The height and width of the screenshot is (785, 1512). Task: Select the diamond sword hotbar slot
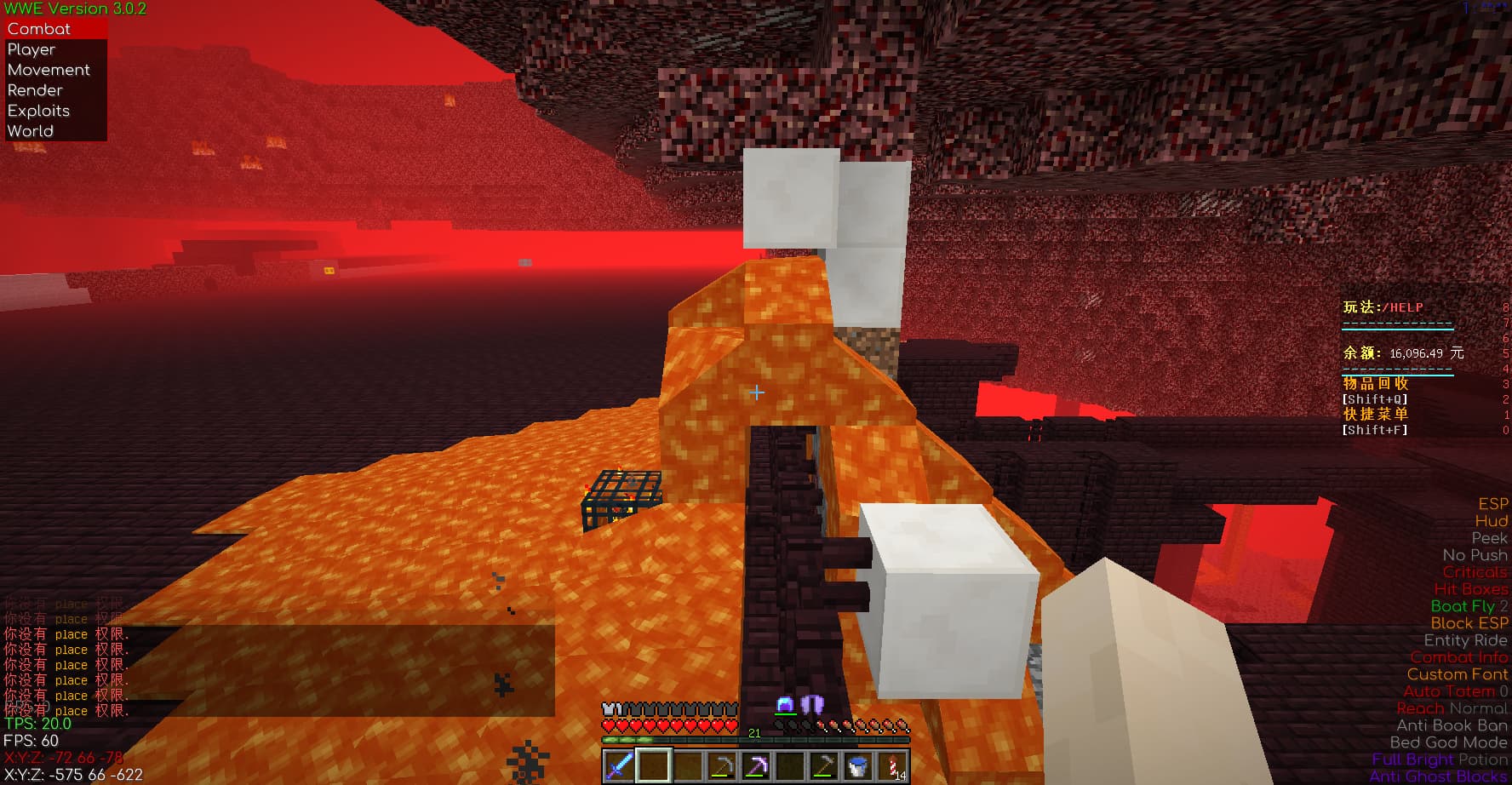point(619,766)
